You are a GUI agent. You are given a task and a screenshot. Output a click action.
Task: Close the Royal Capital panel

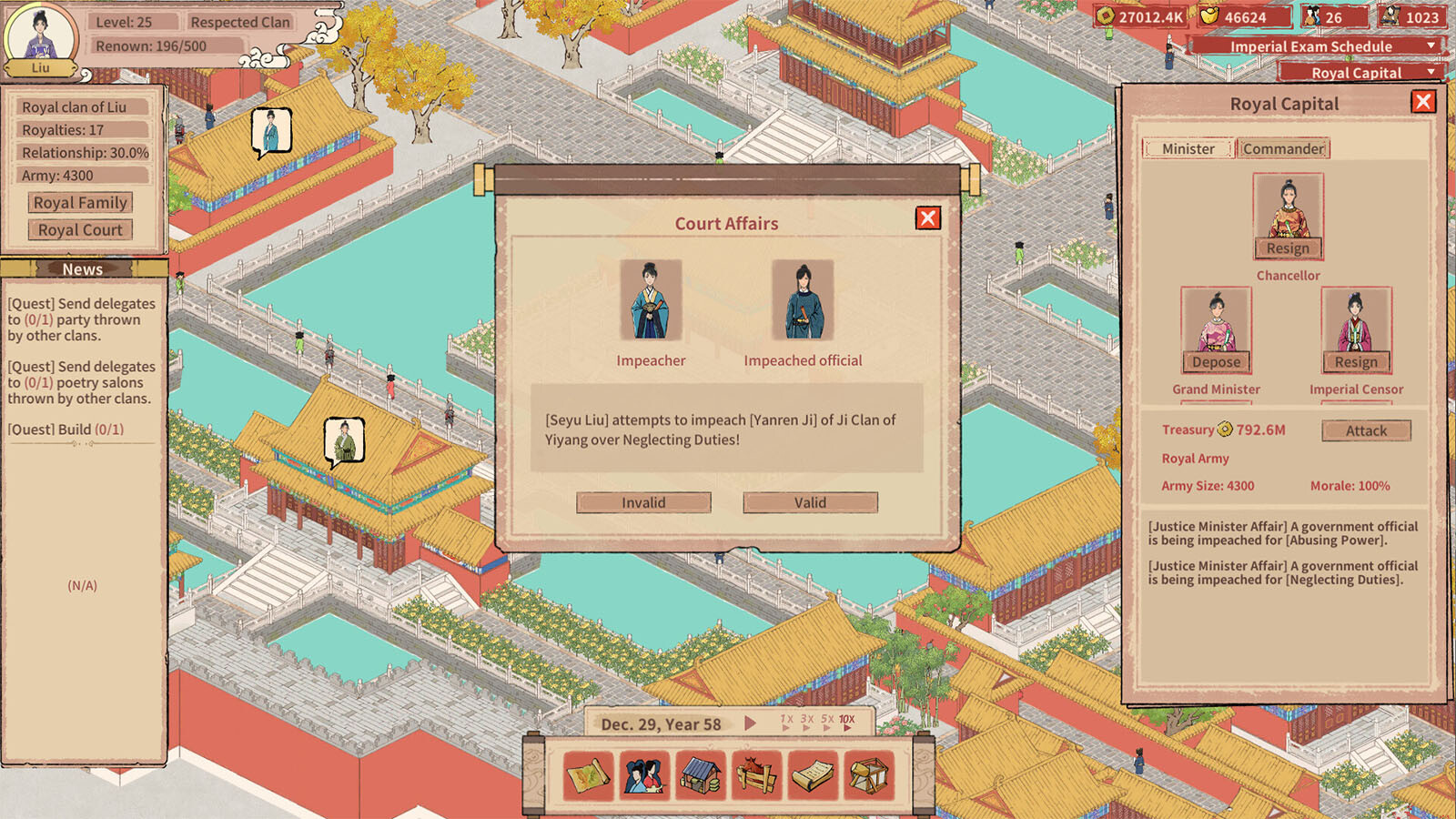coord(1423,102)
